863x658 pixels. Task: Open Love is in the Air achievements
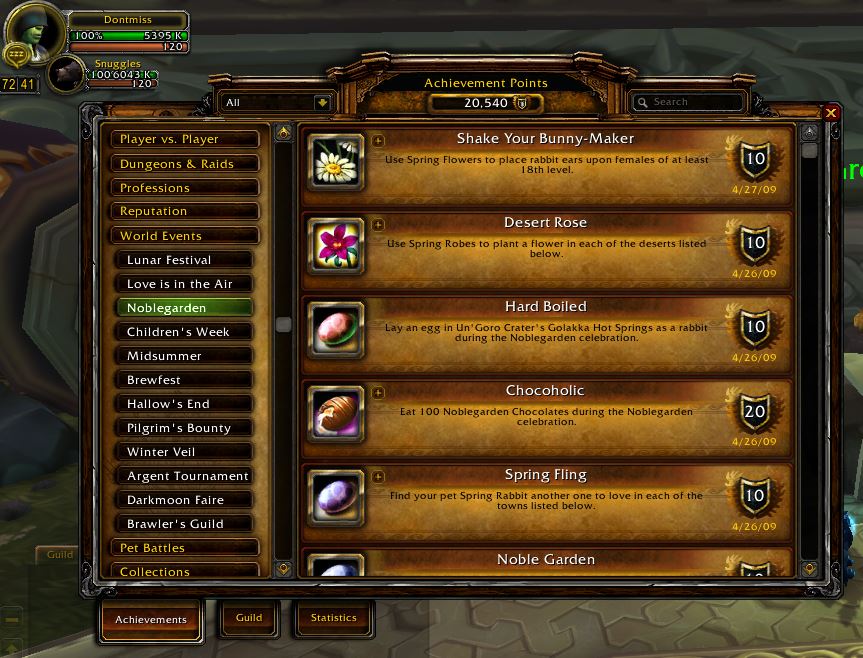(189, 284)
